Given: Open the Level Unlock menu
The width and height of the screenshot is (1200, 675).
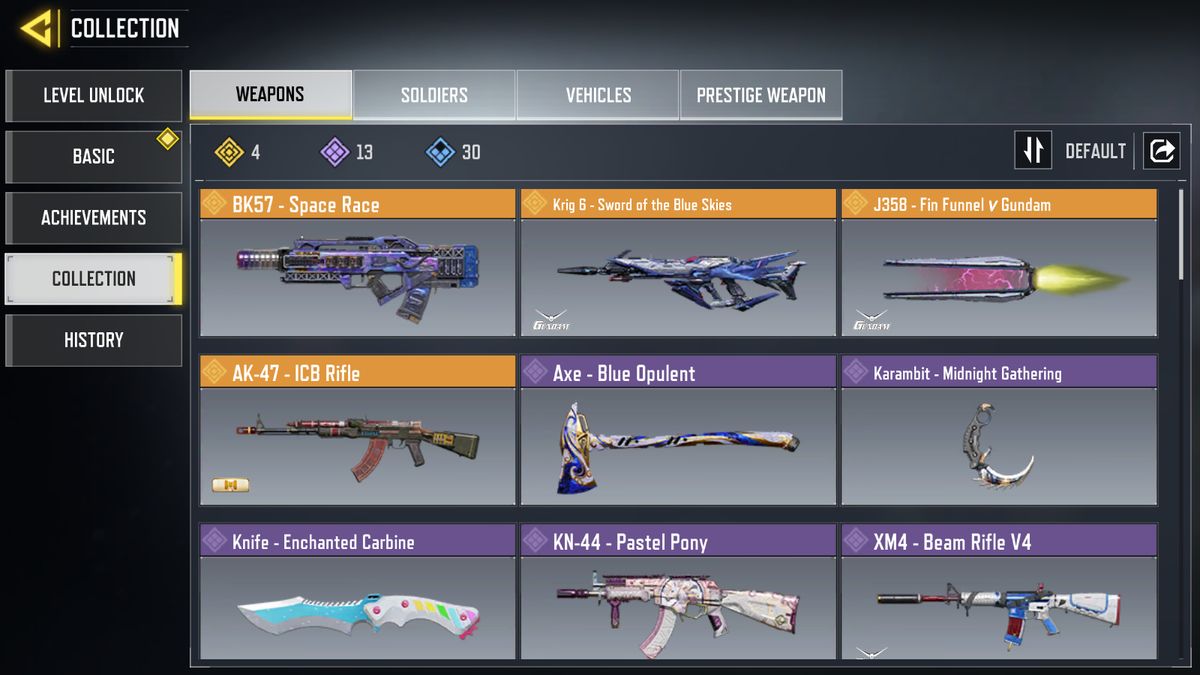Looking at the screenshot, I should click(x=94, y=96).
